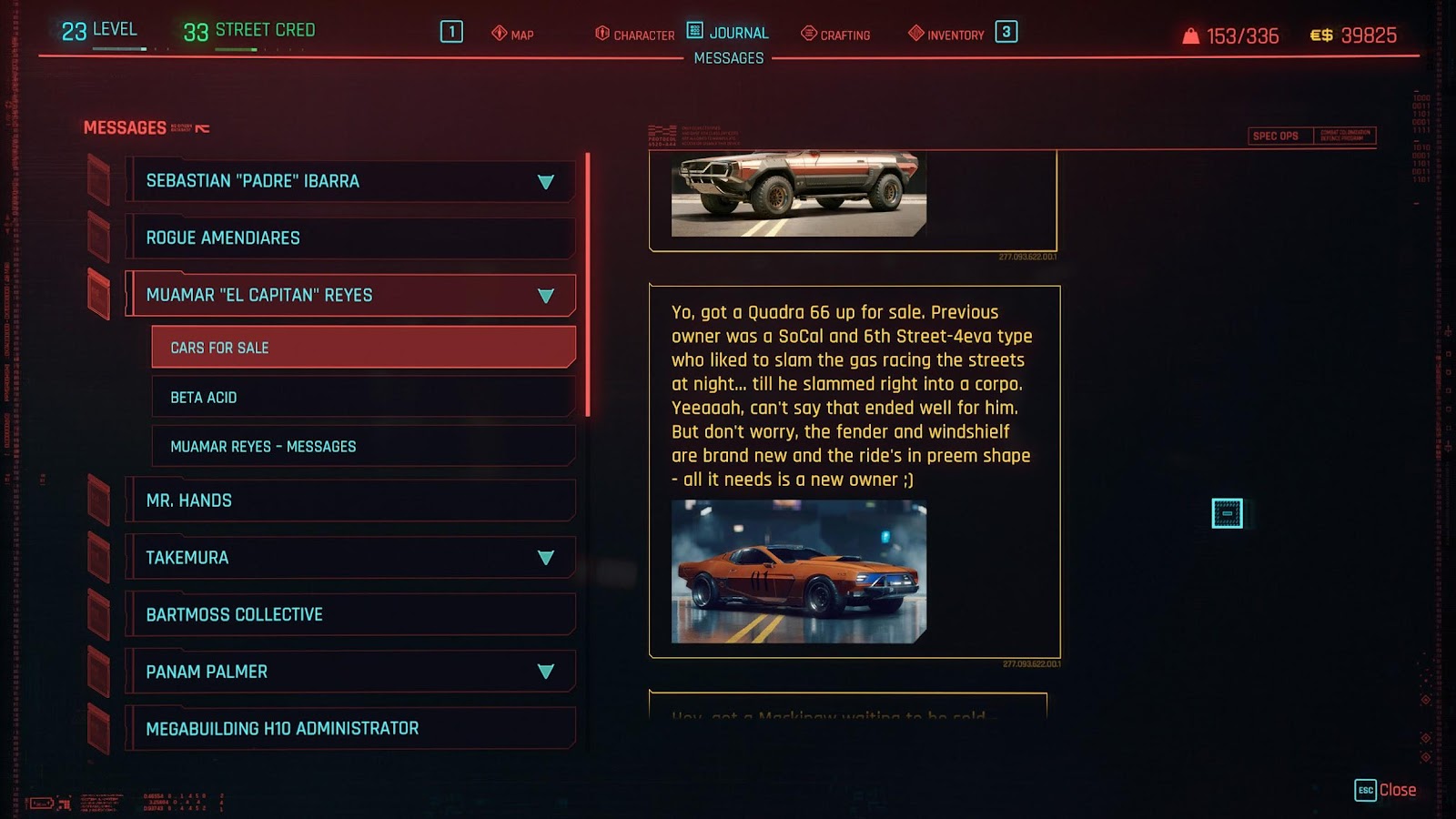Image resolution: width=1456 pixels, height=819 pixels.
Task: Collapse the Panam Palmer conversation
Action: point(544,671)
